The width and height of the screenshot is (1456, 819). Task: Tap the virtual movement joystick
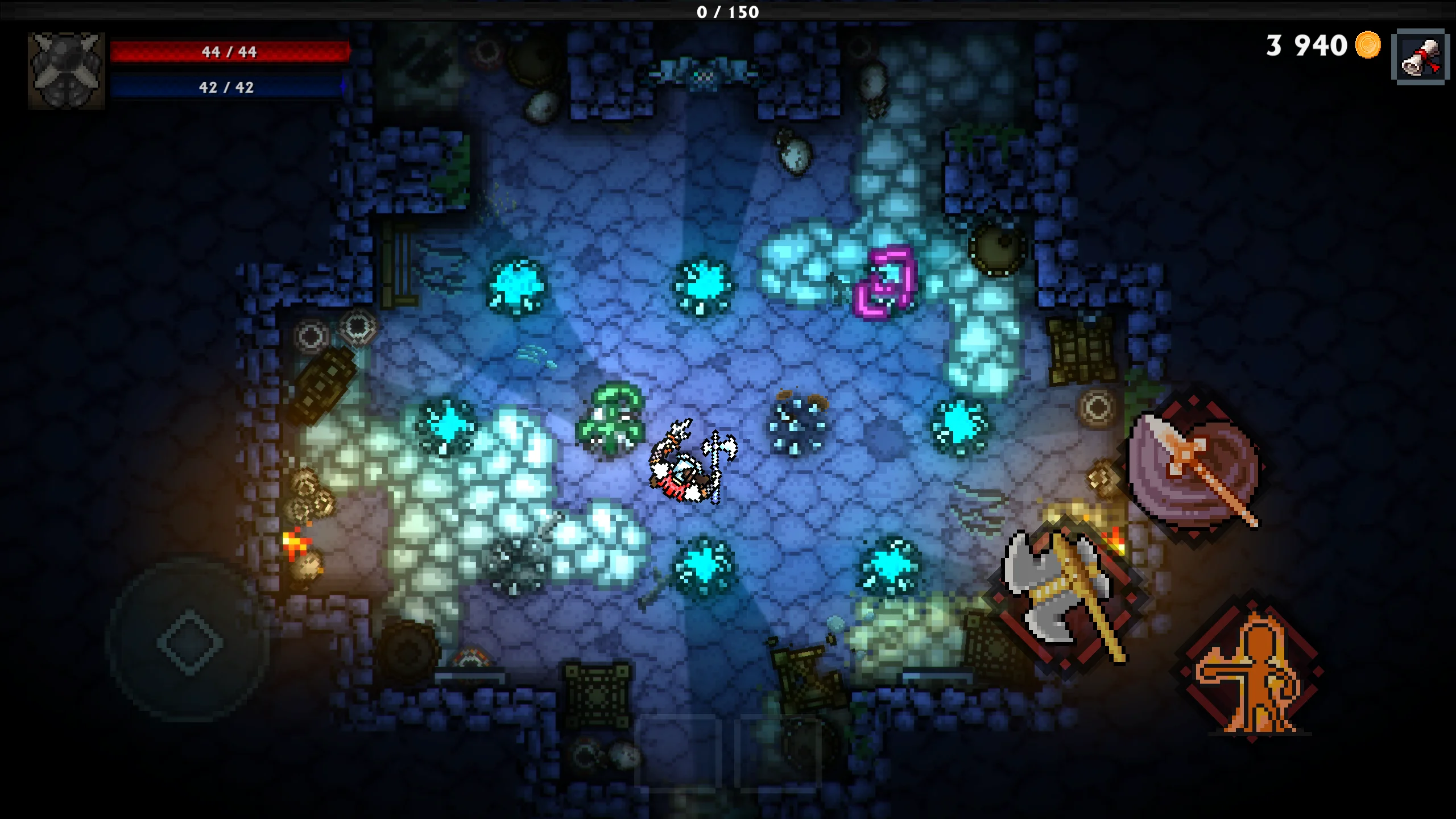(x=189, y=642)
